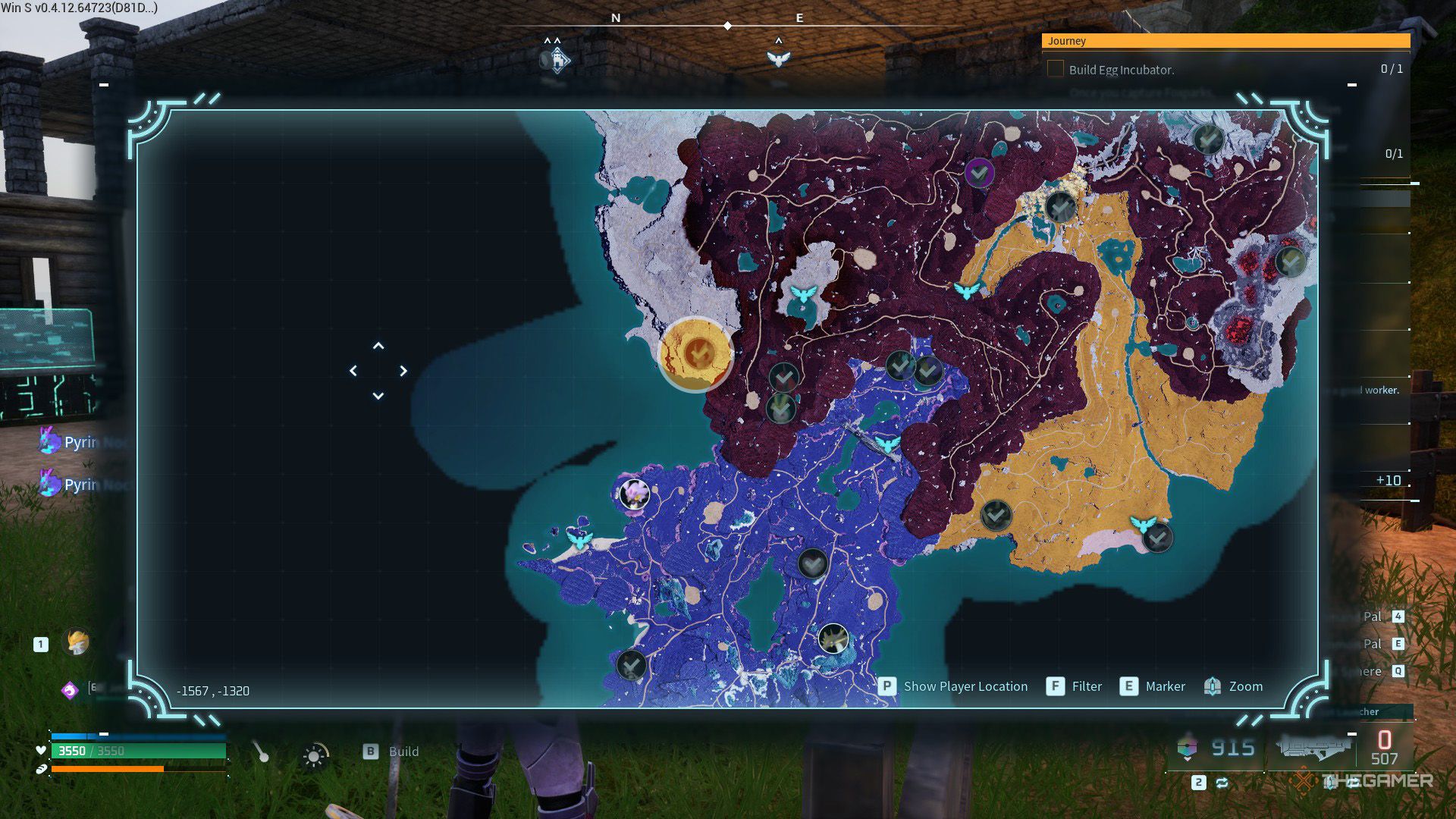Click the down chevron to pan map south
This screenshot has width=1456, height=819.
(378, 394)
